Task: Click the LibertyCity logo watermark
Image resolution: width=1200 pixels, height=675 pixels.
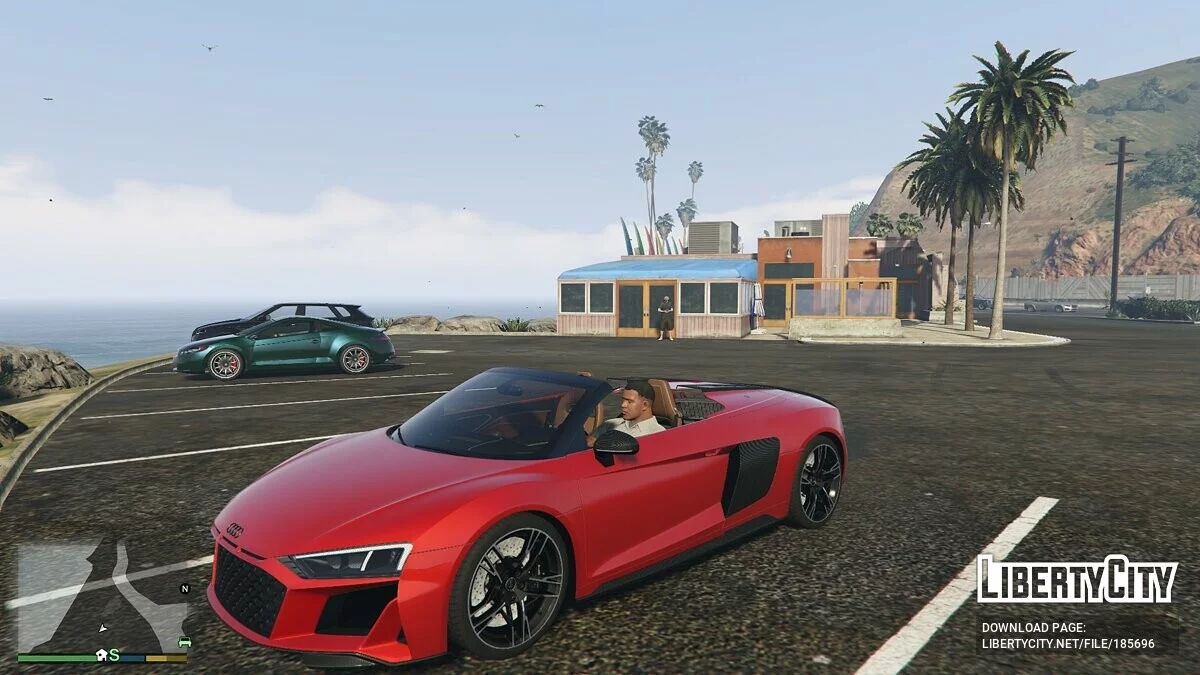Action: point(1077,580)
